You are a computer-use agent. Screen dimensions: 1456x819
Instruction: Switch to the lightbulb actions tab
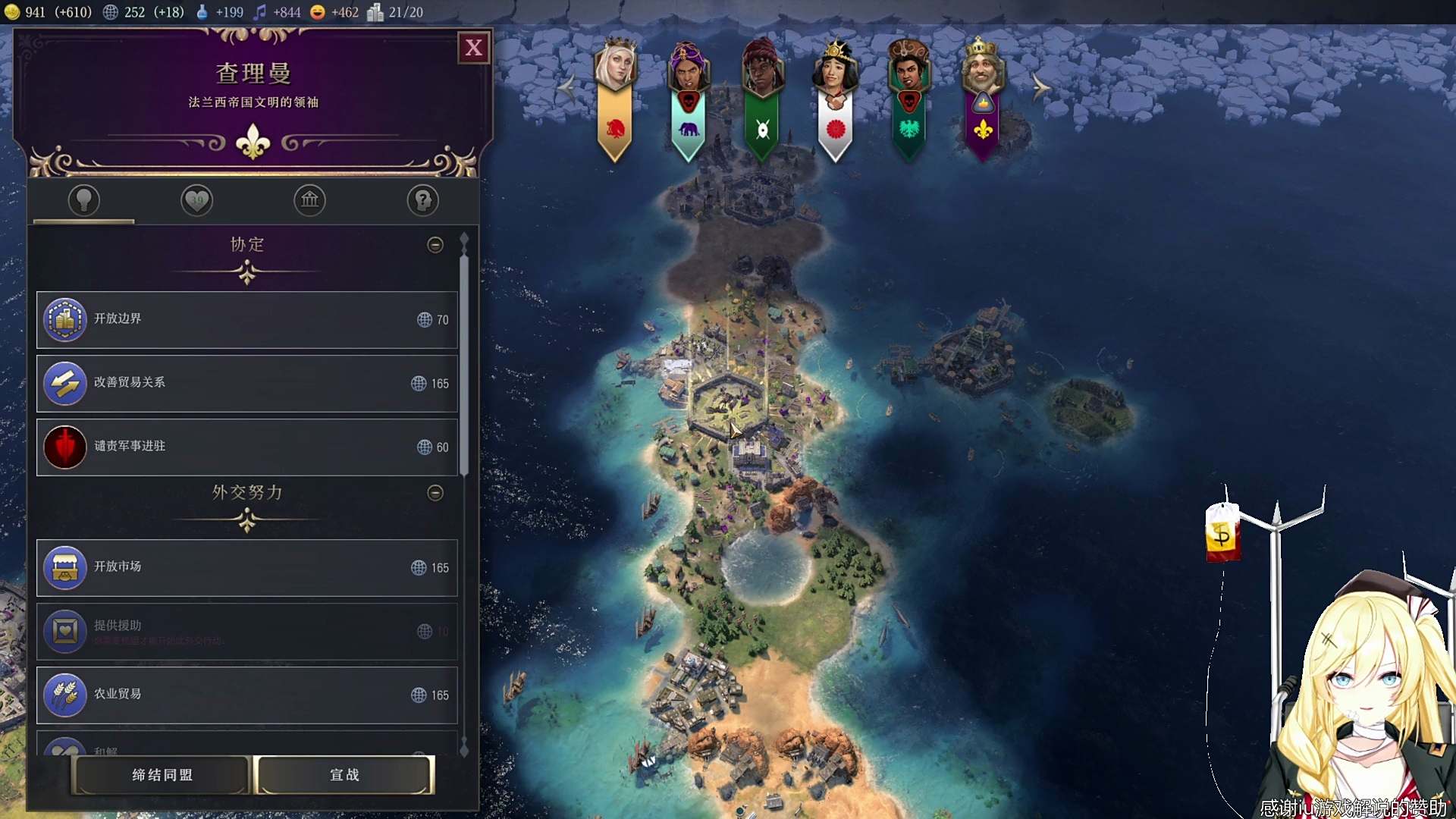tap(84, 200)
